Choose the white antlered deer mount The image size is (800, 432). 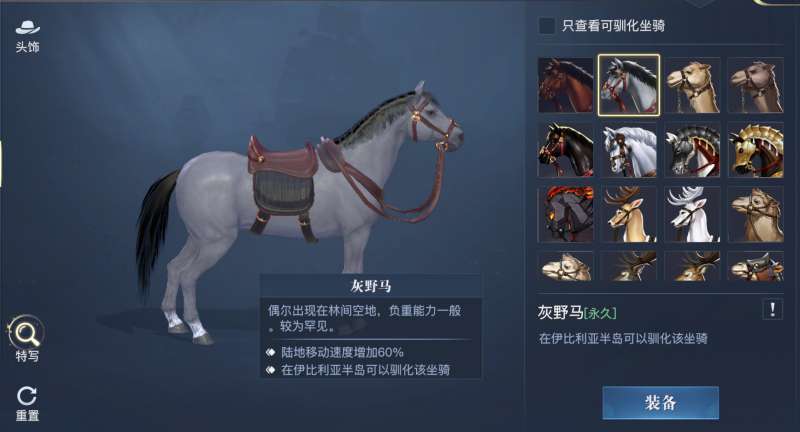[x=692, y=214]
